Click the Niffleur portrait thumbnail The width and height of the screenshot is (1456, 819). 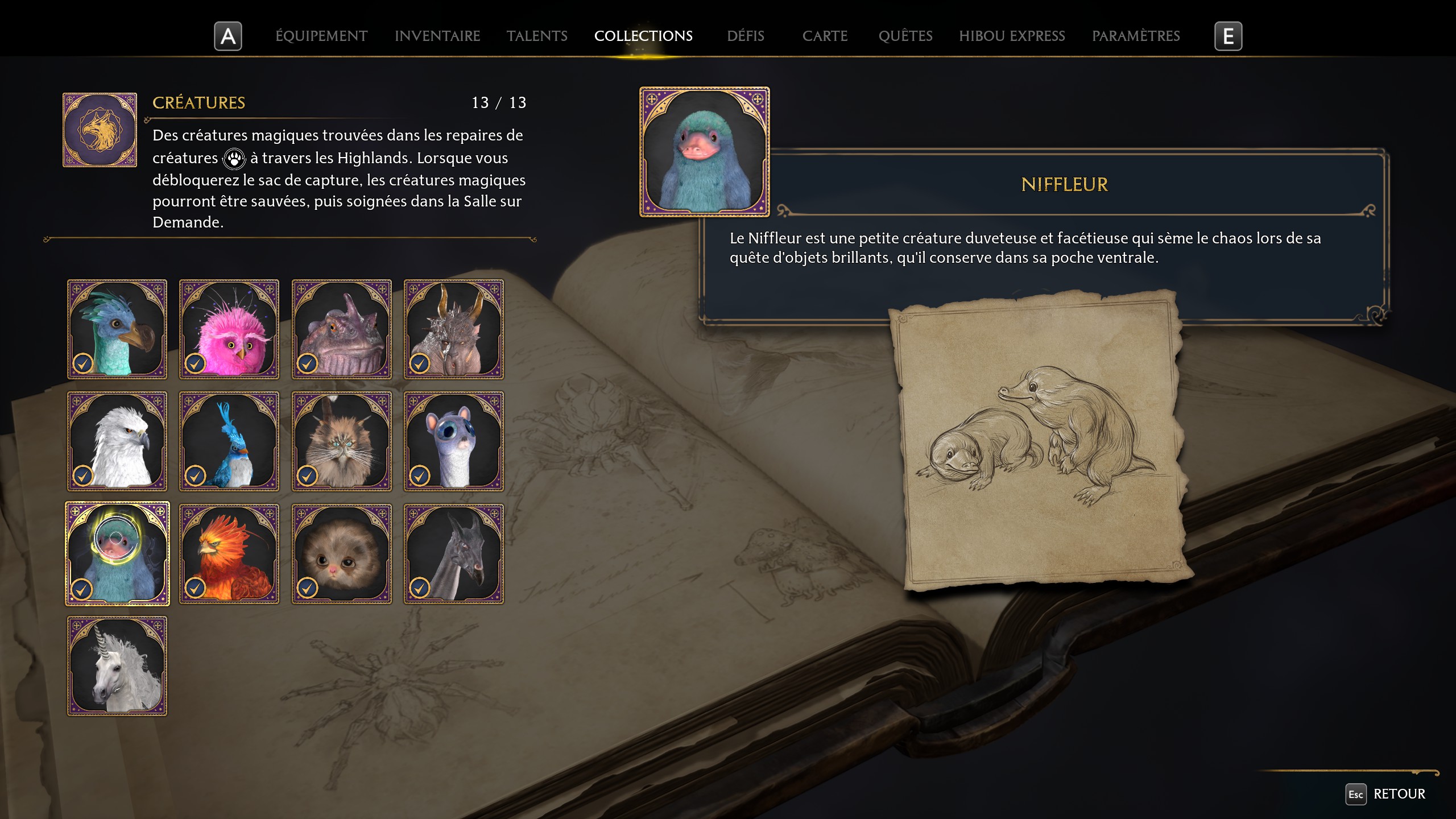[705, 152]
